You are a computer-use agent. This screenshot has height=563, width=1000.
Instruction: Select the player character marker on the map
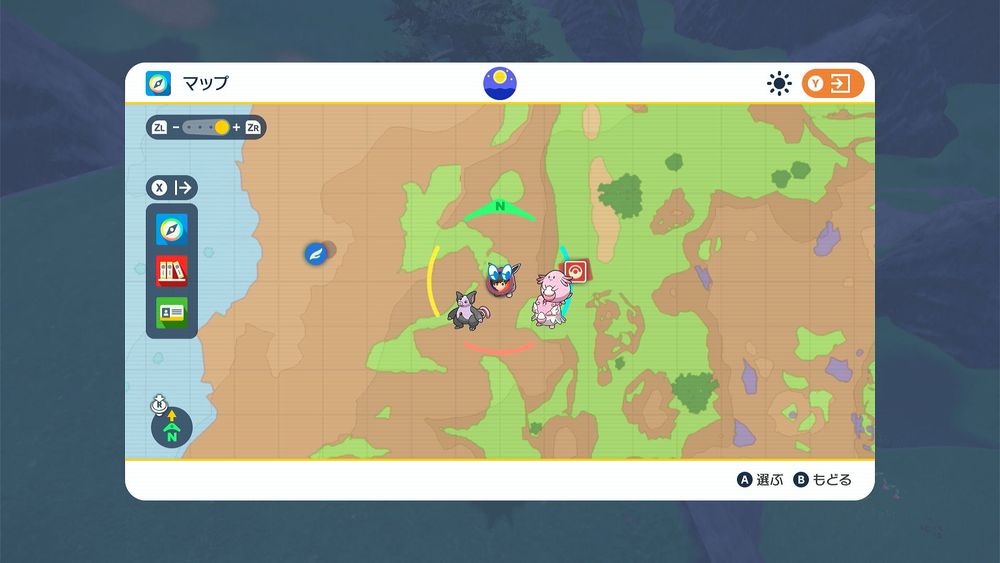(499, 279)
